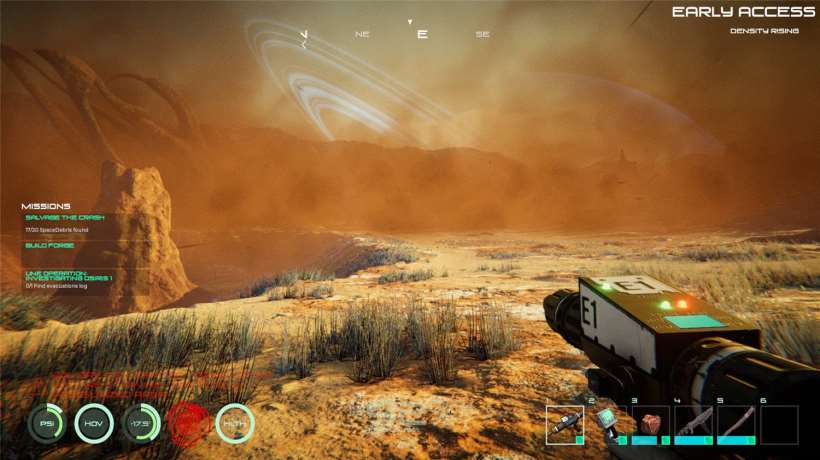Select the Build Forge mission entry
Screen dimensions: 820x460
(x=50, y=245)
